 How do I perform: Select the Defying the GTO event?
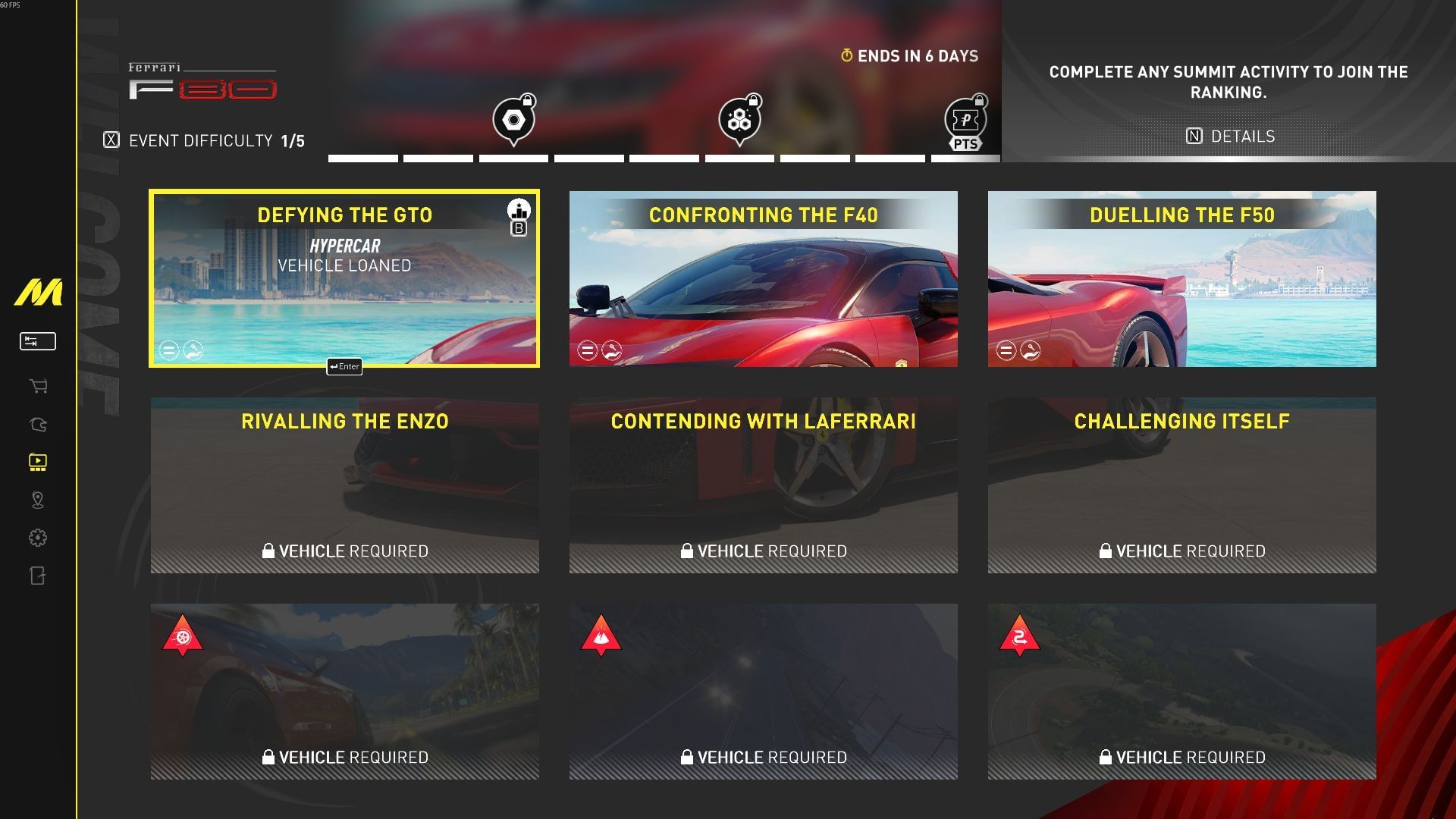click(x=344, y=278)
